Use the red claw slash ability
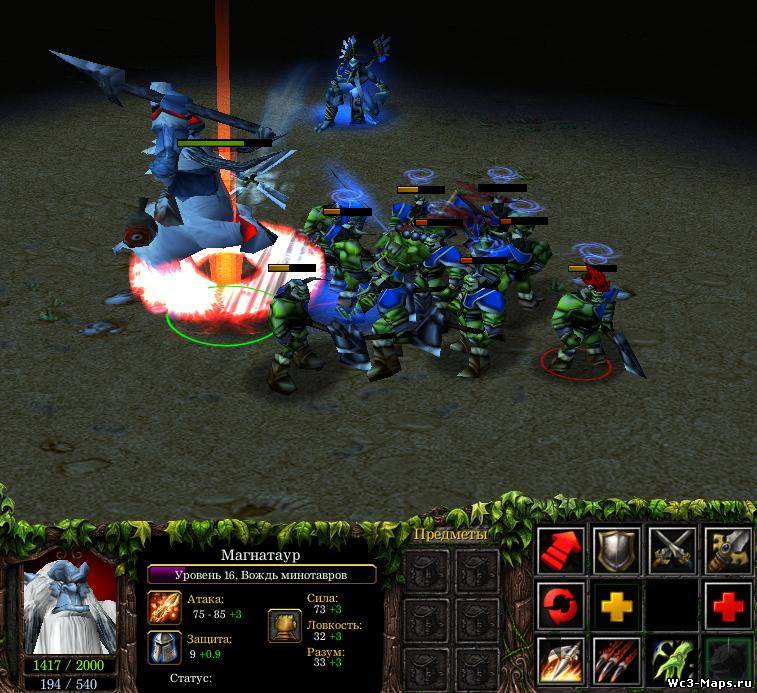The height and width of the screenshot is (693, 757). (616, 659)
